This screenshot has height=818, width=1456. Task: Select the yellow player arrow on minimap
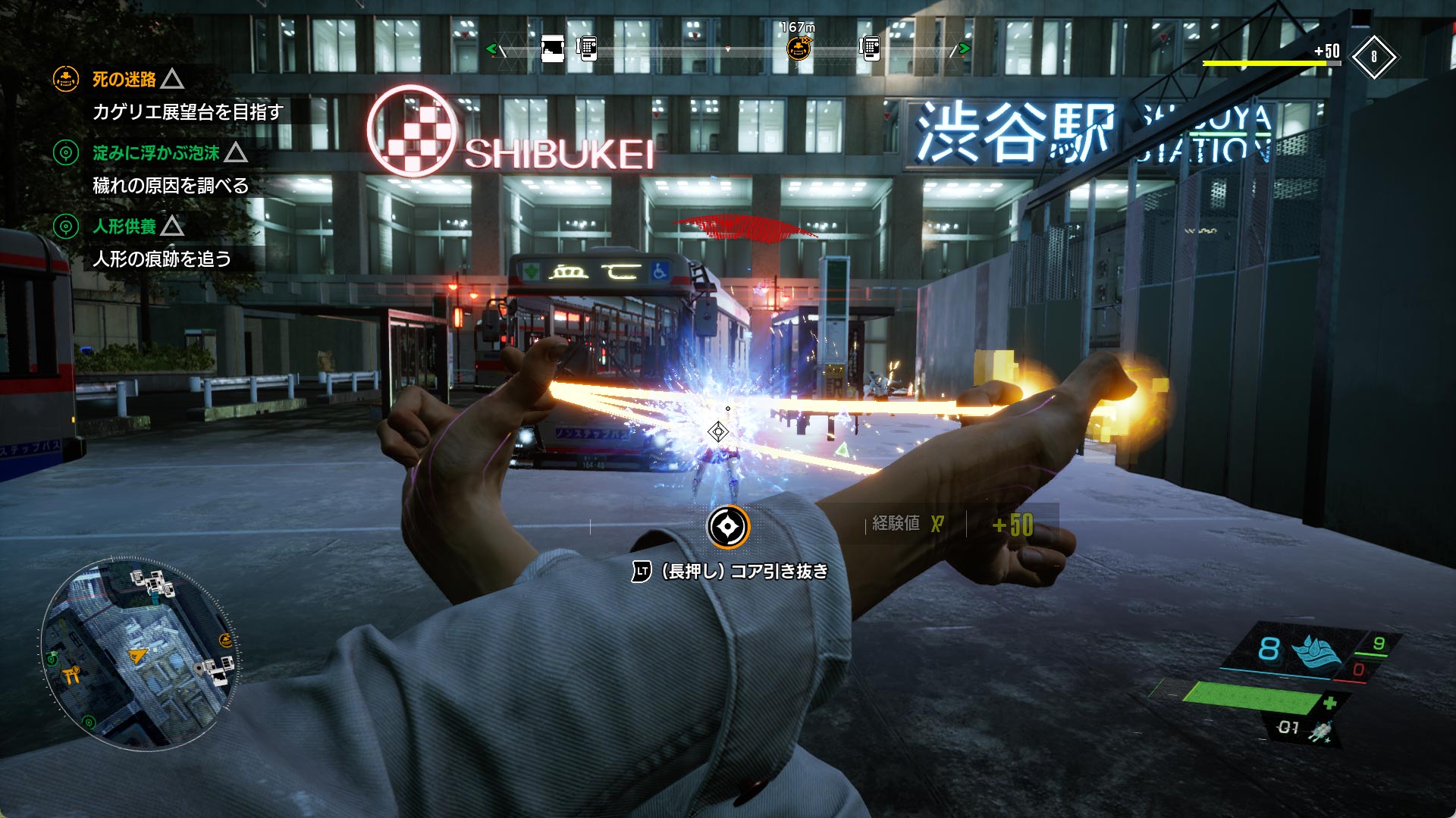137,655
